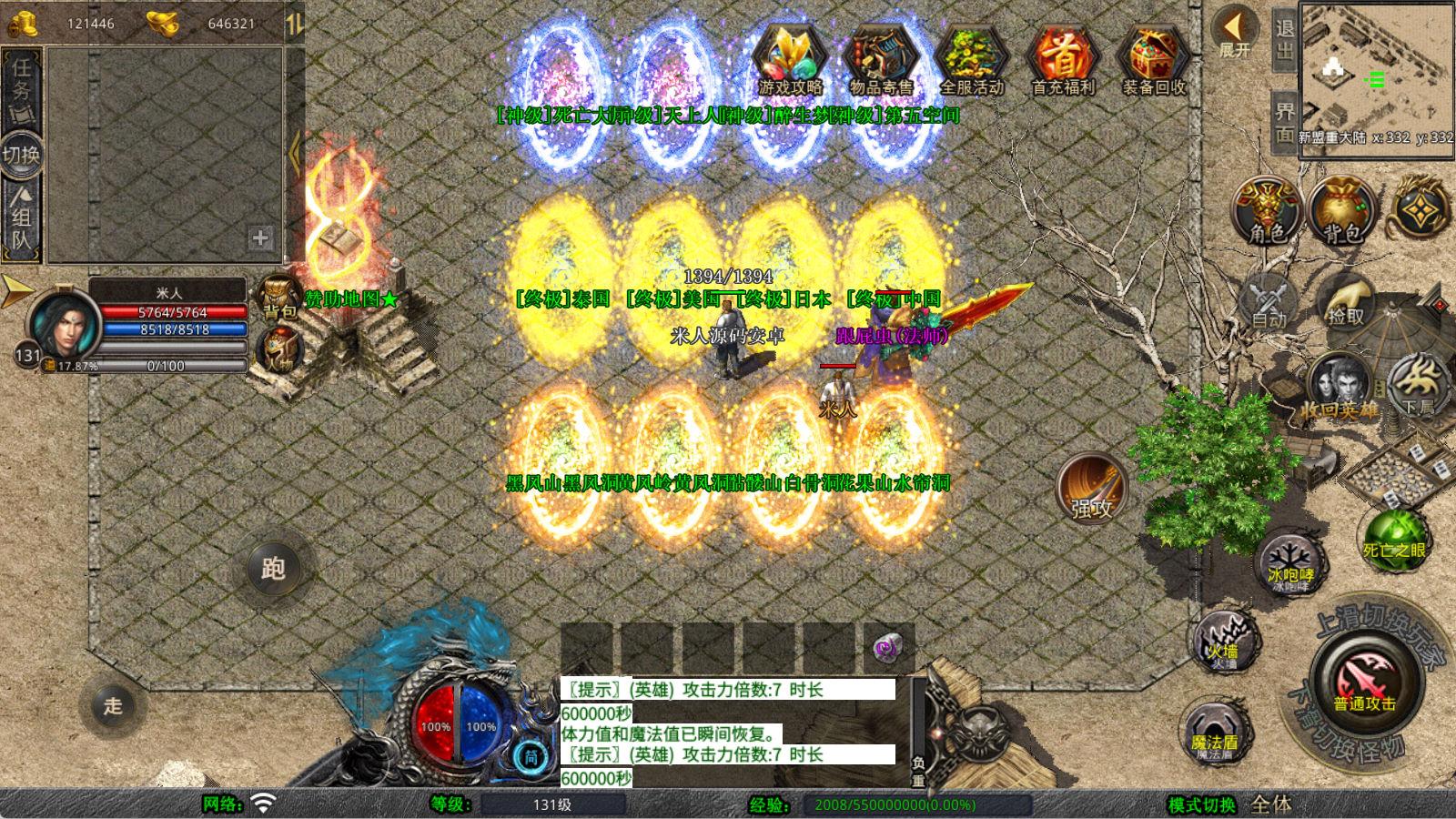Activate the 强攻 strong attack skill
Screen dimensions: 1456x819
[1091, 489]
